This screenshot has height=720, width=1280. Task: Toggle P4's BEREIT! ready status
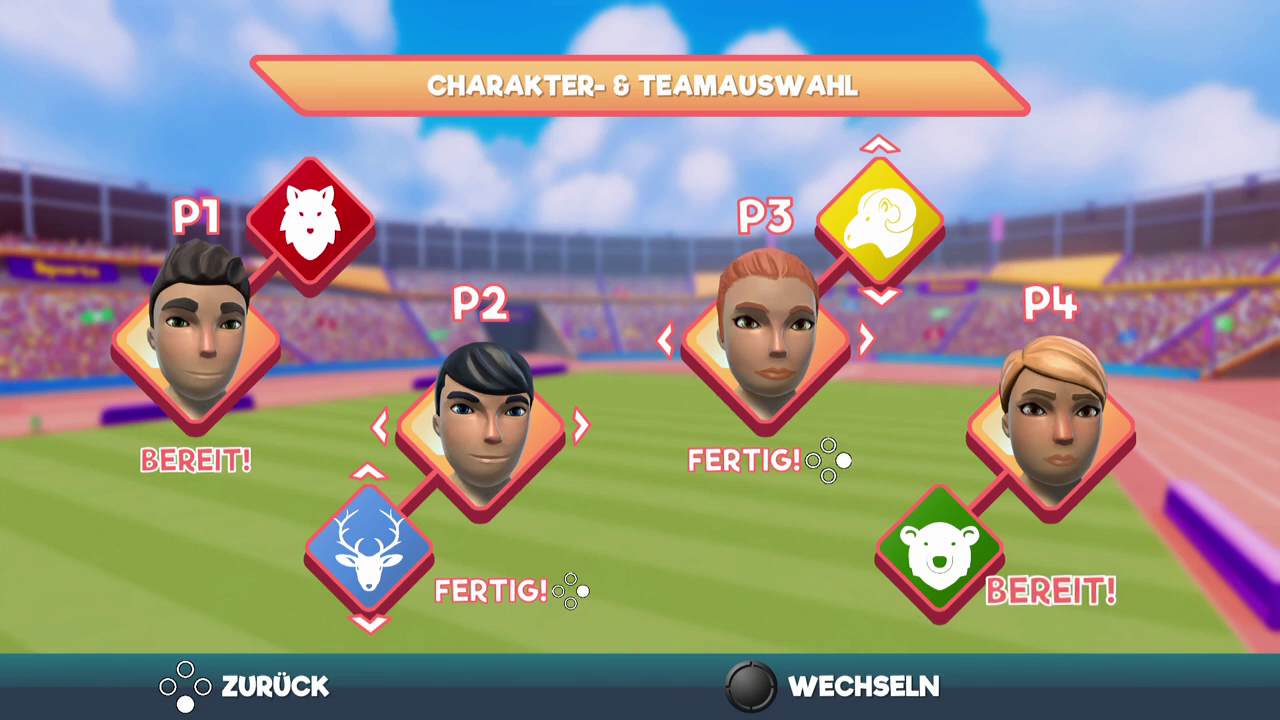click(x=1051, y=592)
